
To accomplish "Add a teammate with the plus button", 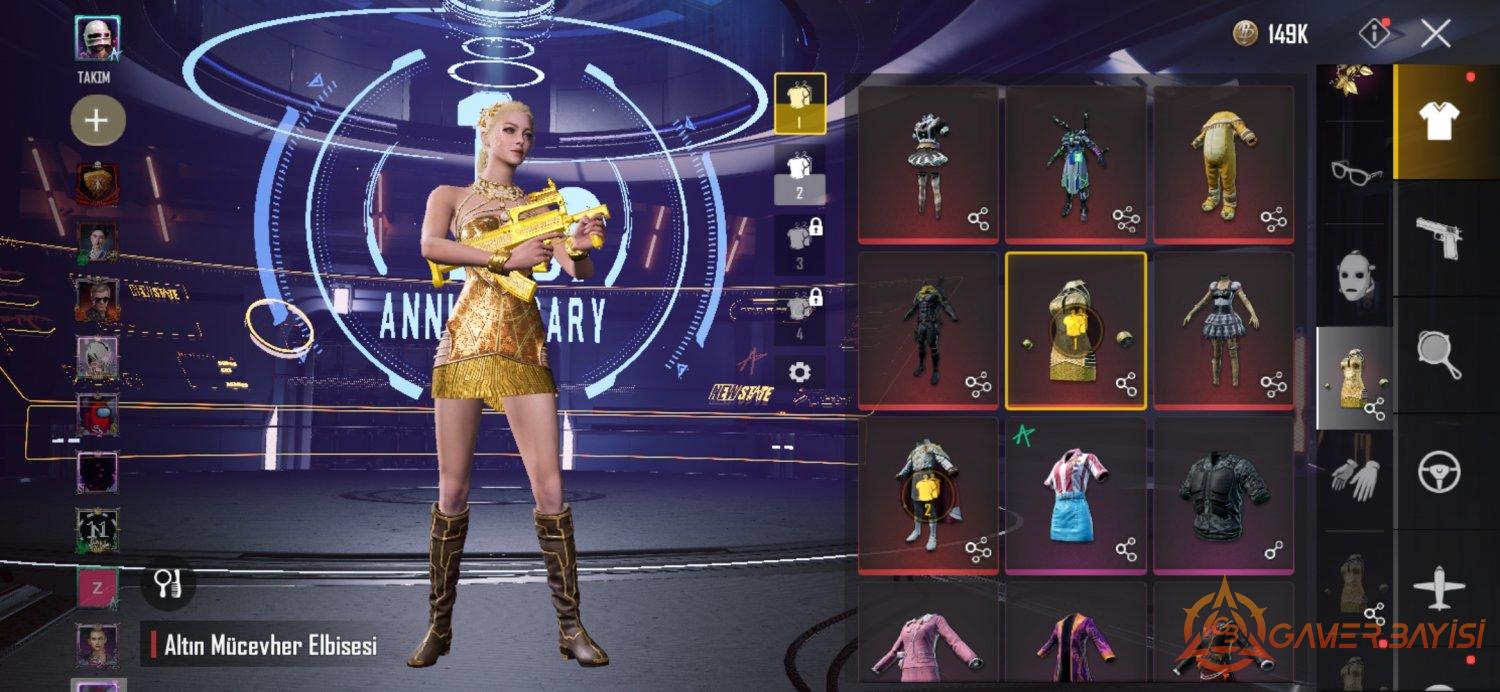I will [x=97, y=121].
